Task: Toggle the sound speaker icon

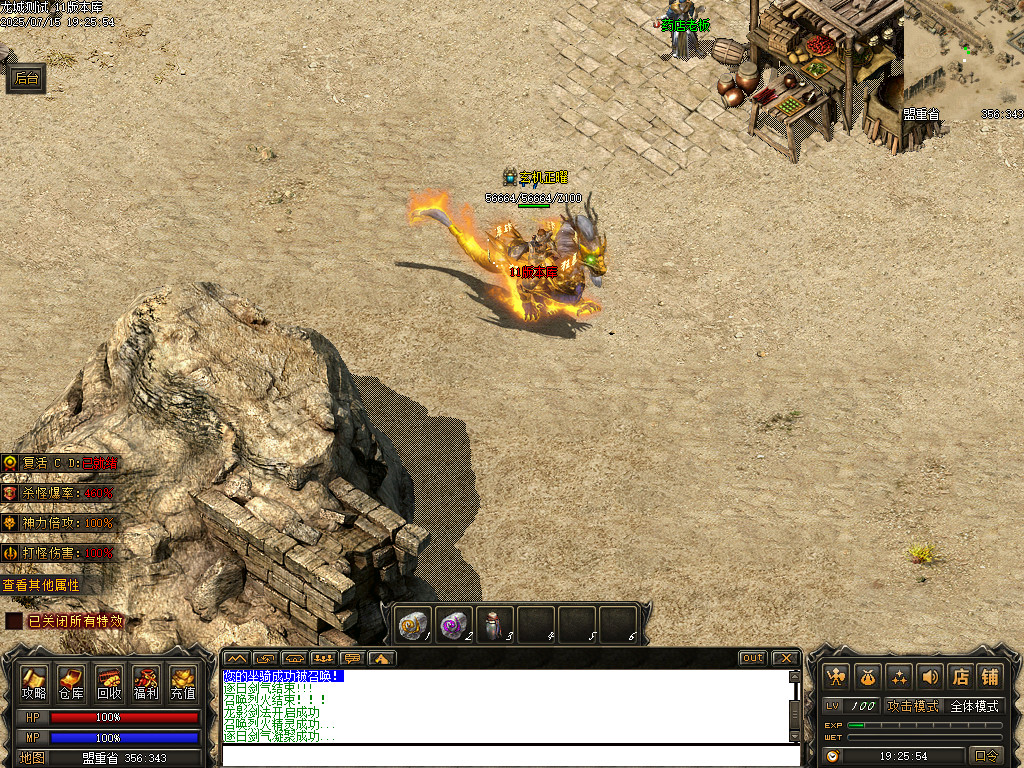Action: coord(929,677)
